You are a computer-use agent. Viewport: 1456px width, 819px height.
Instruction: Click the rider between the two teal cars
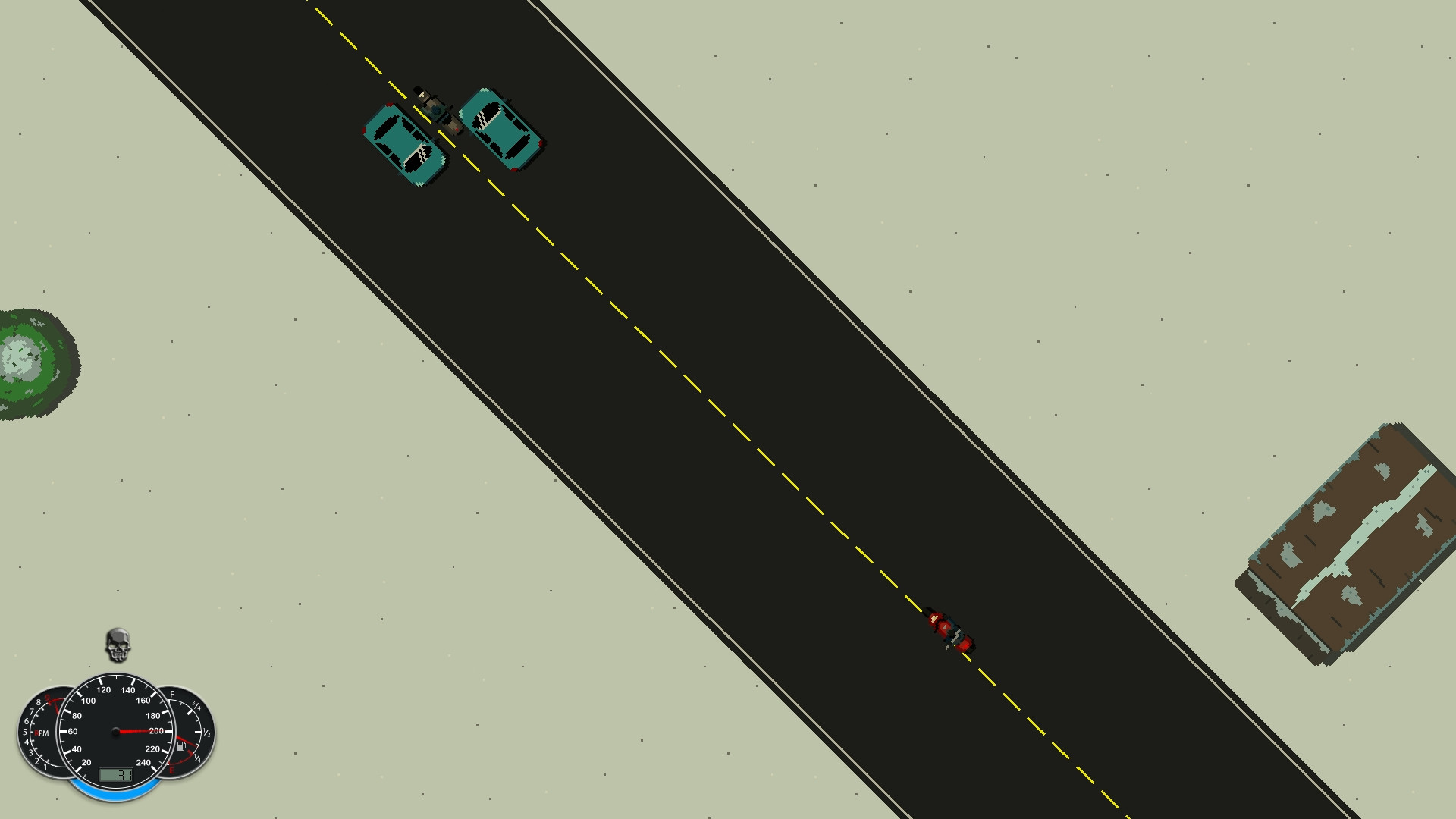(x=438, y=108)
